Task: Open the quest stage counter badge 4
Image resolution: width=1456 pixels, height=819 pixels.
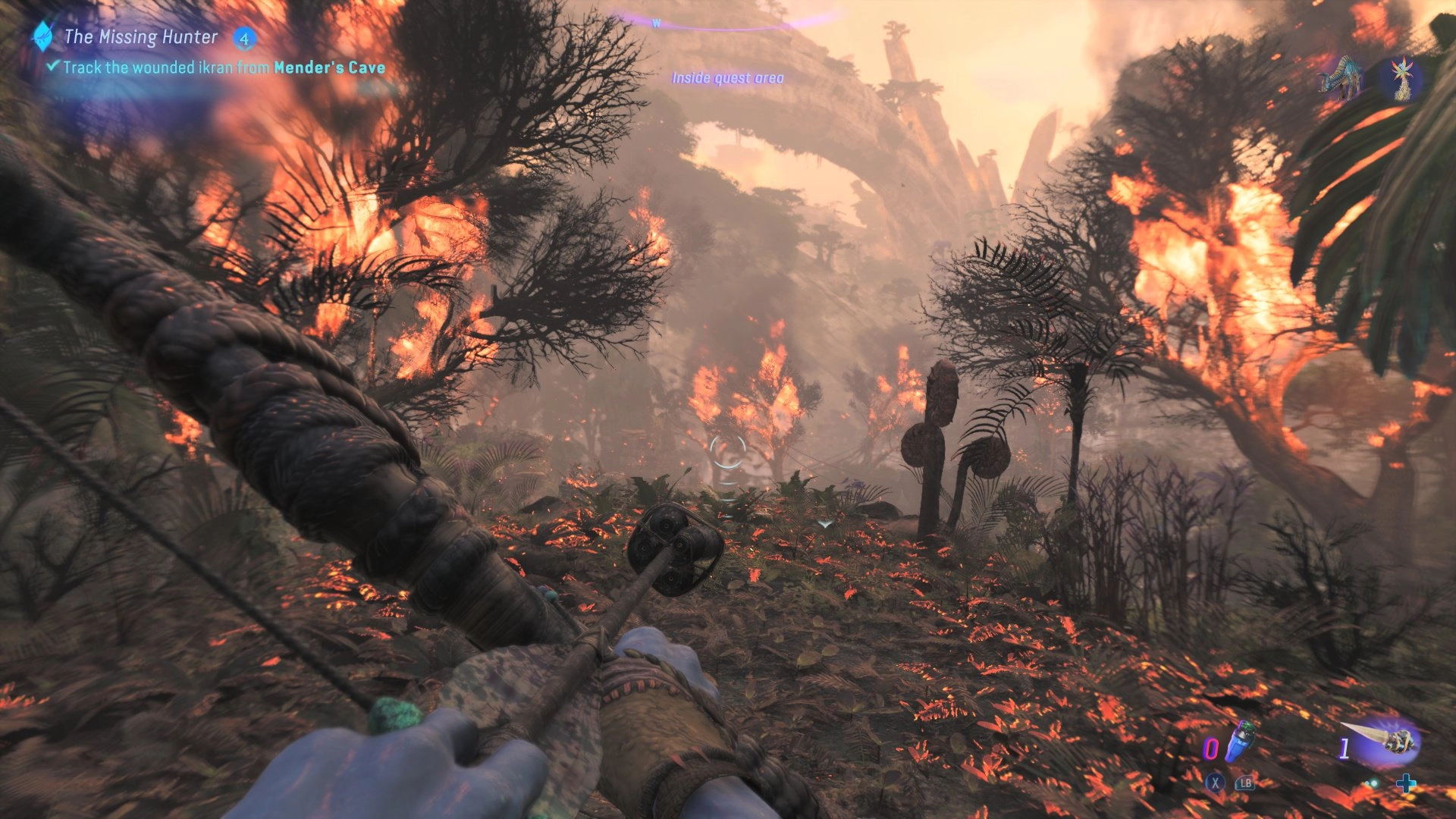Action: point(245,39)
